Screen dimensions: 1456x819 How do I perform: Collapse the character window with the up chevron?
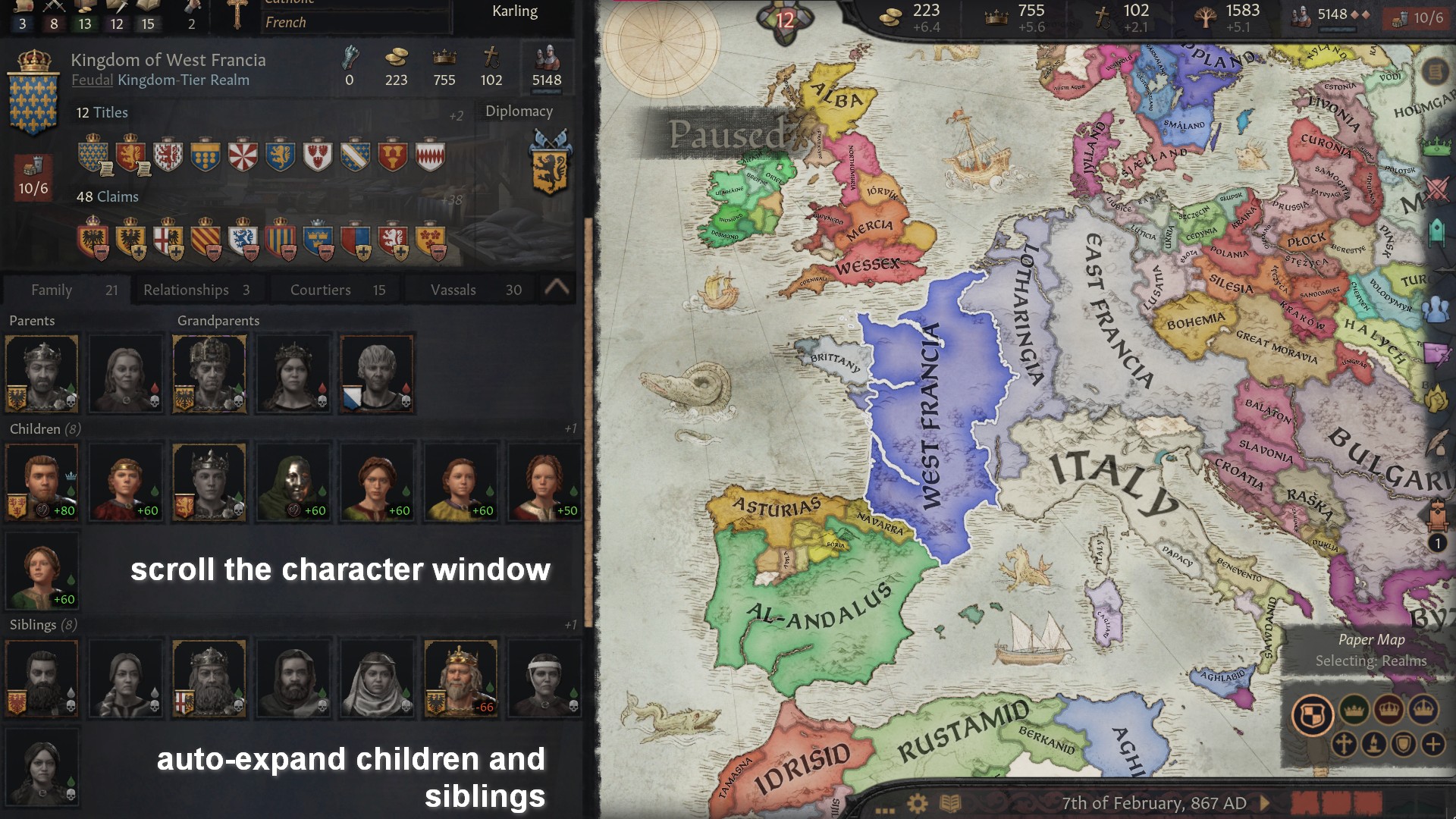coord(559,289)
